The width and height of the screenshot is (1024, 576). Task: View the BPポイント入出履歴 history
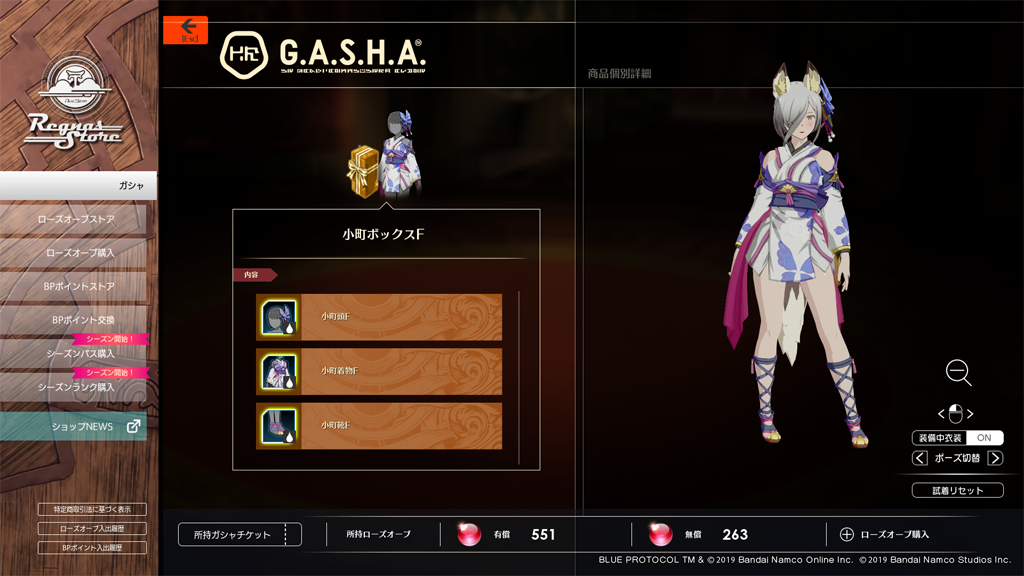click(92, 548)
